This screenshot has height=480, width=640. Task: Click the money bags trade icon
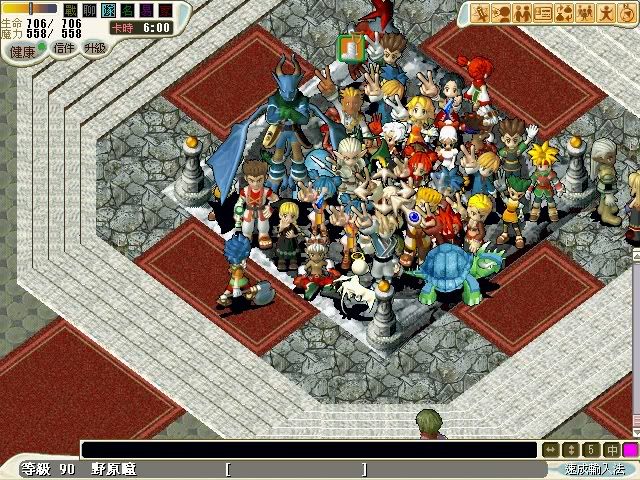(564, 13)
